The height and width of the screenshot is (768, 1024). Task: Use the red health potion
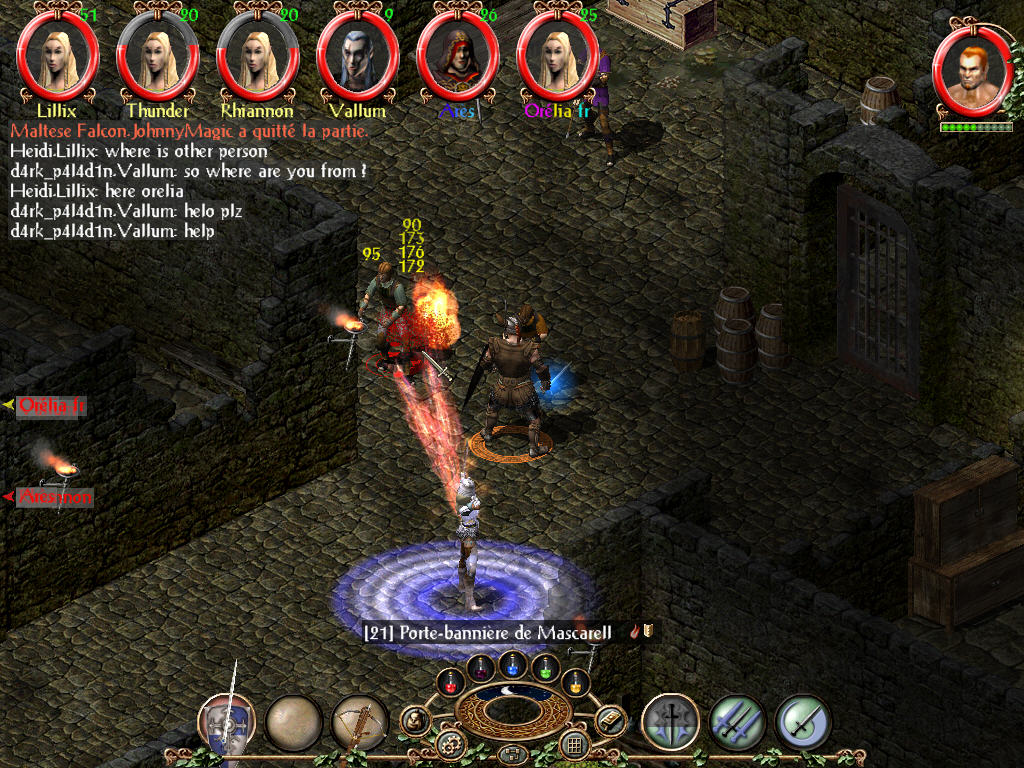pyautogui.click(x=452, y=683)
